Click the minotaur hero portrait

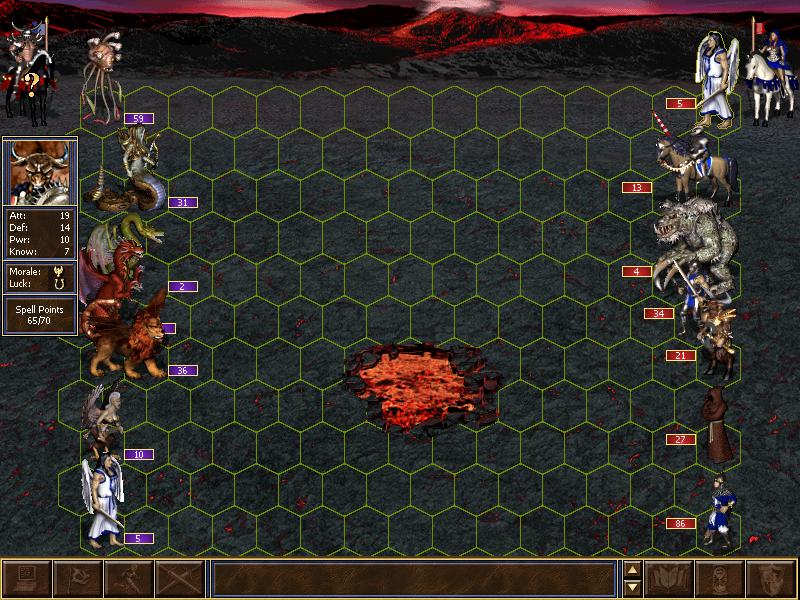click(39, 171)
